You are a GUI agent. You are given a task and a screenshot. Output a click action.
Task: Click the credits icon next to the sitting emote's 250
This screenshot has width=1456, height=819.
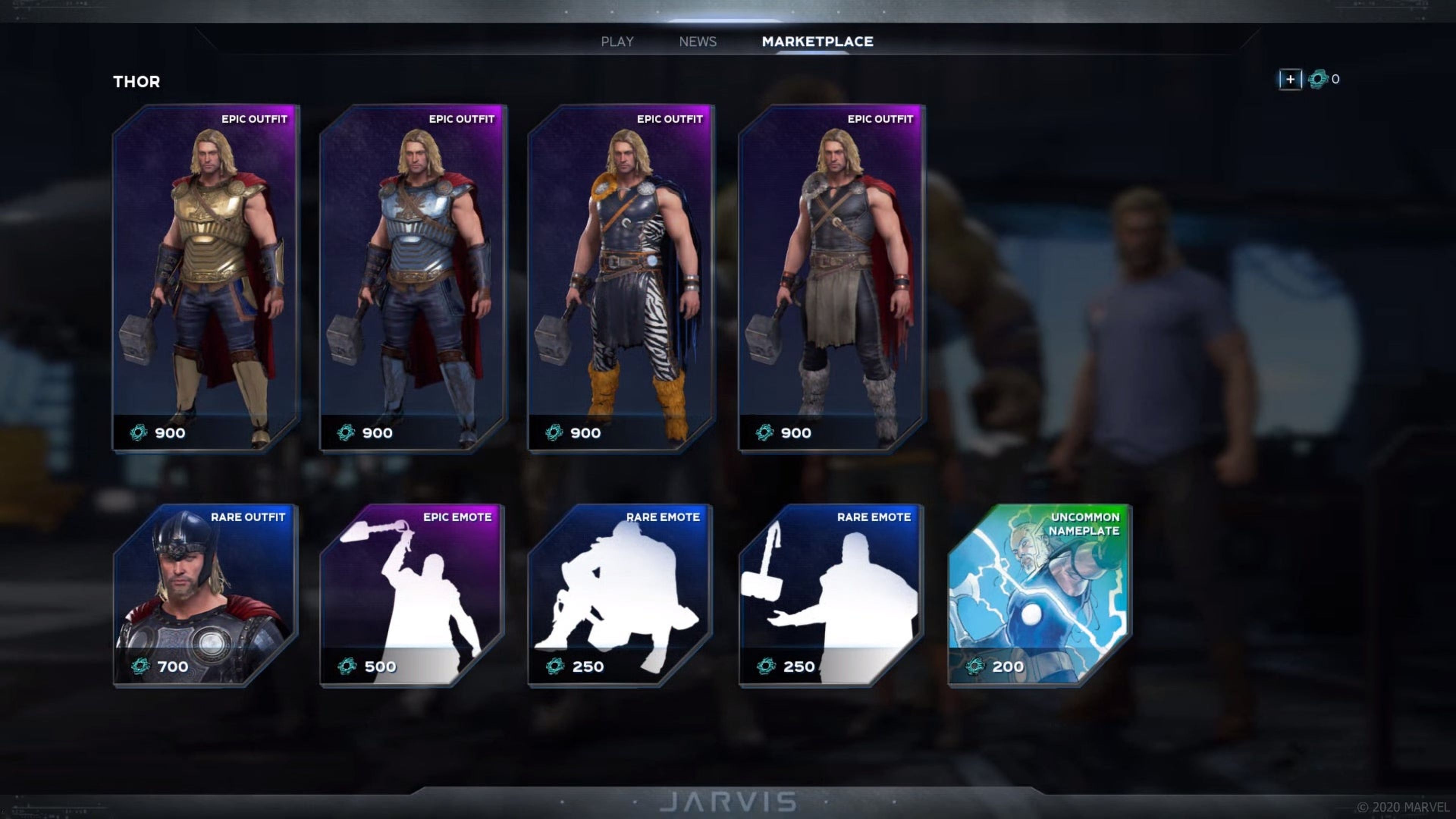click(555, 666)
